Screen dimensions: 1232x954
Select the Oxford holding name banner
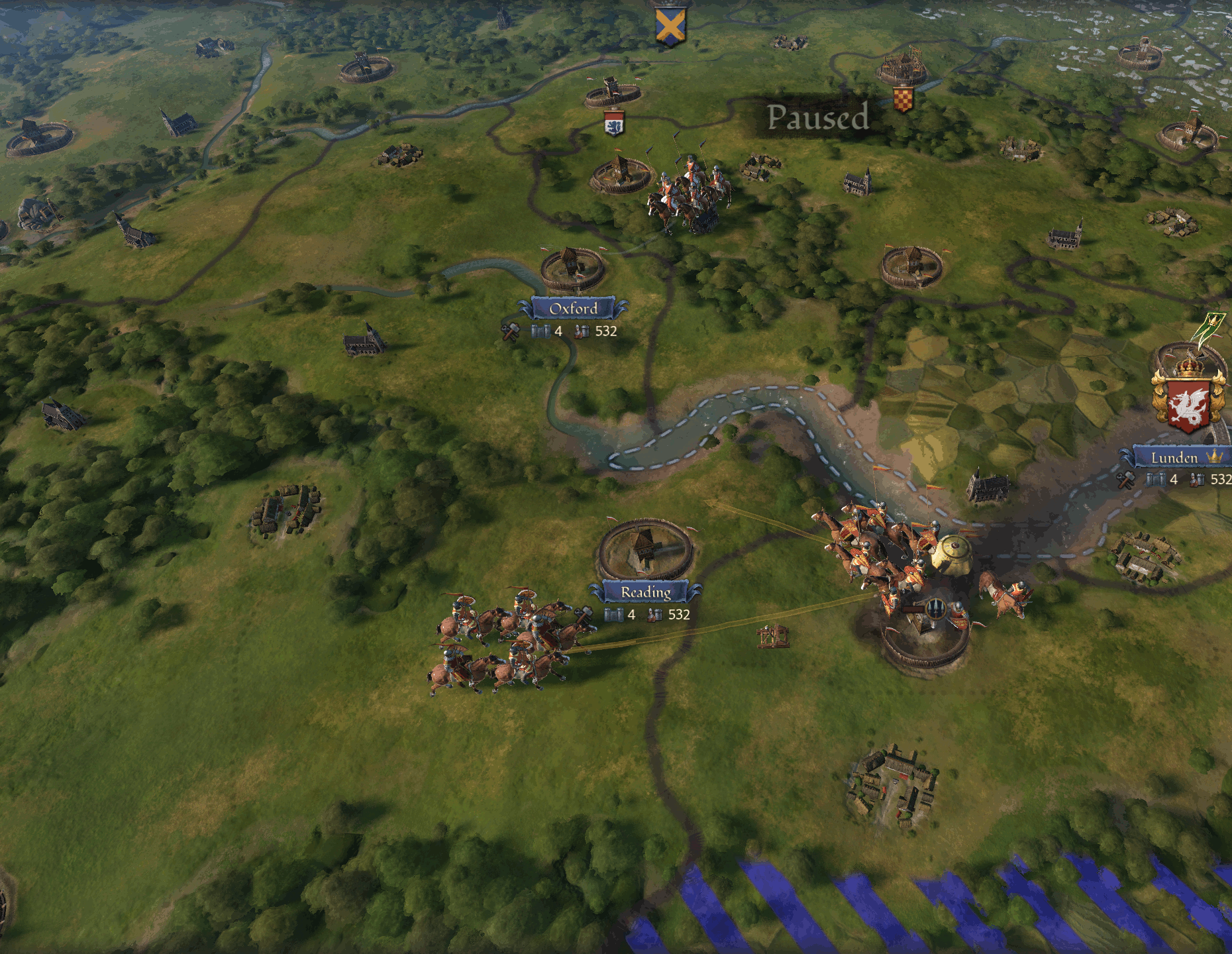click(x=573, y=308)
